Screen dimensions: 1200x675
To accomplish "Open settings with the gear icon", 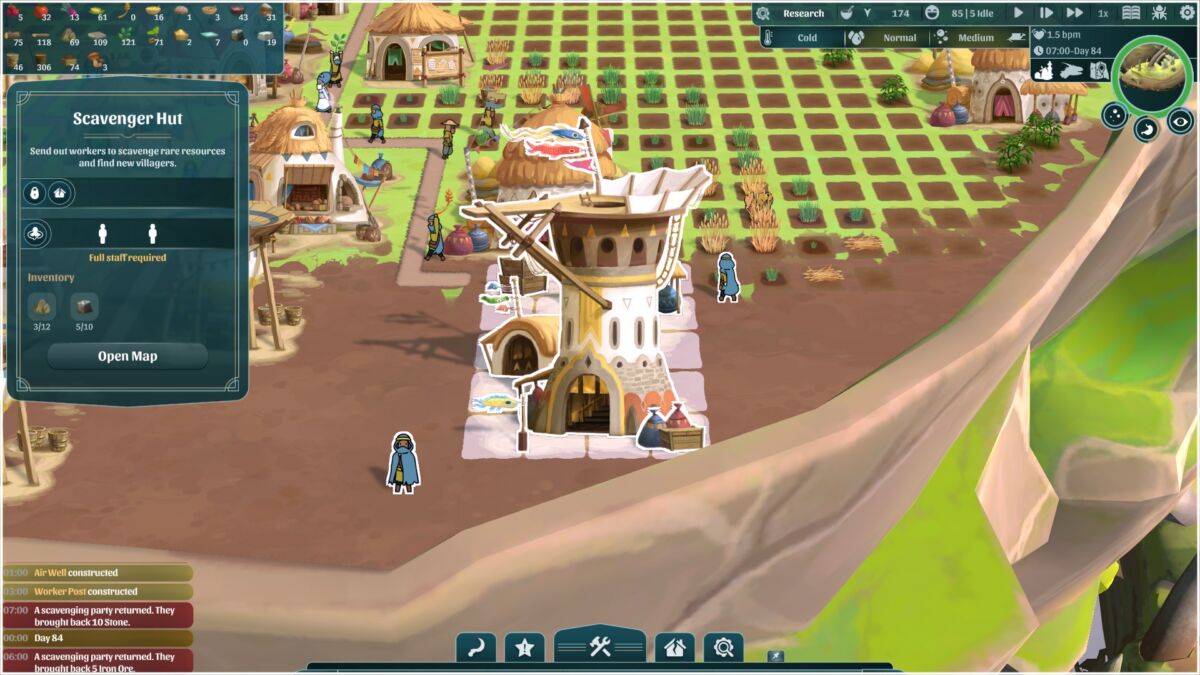I will tap(1185, 13).
